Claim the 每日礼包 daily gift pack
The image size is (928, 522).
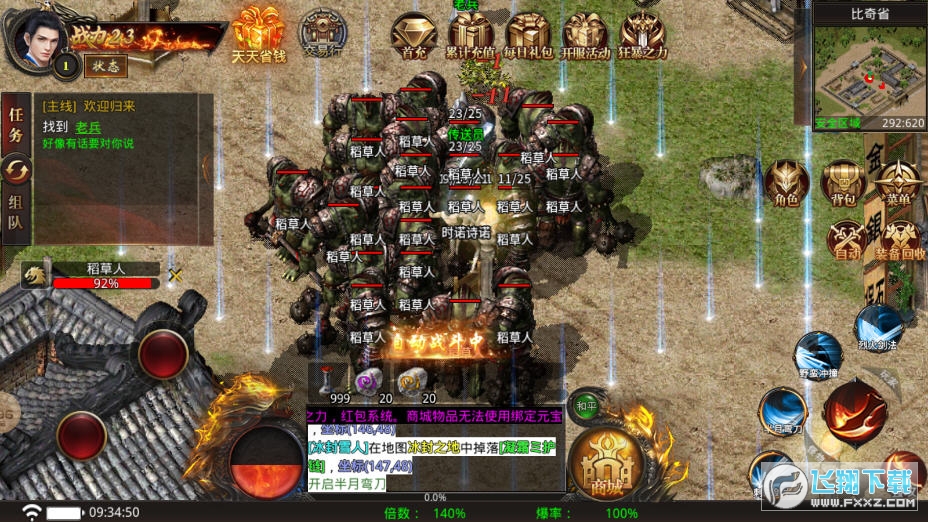528,35
